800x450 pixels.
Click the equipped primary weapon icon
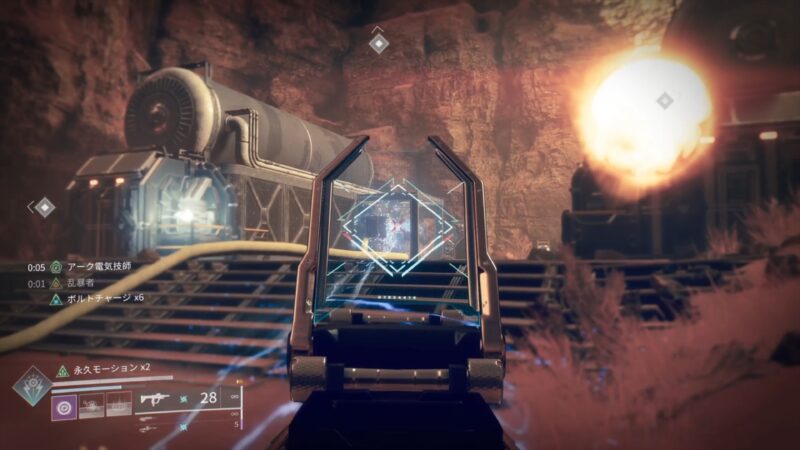[x=157, y=400]
